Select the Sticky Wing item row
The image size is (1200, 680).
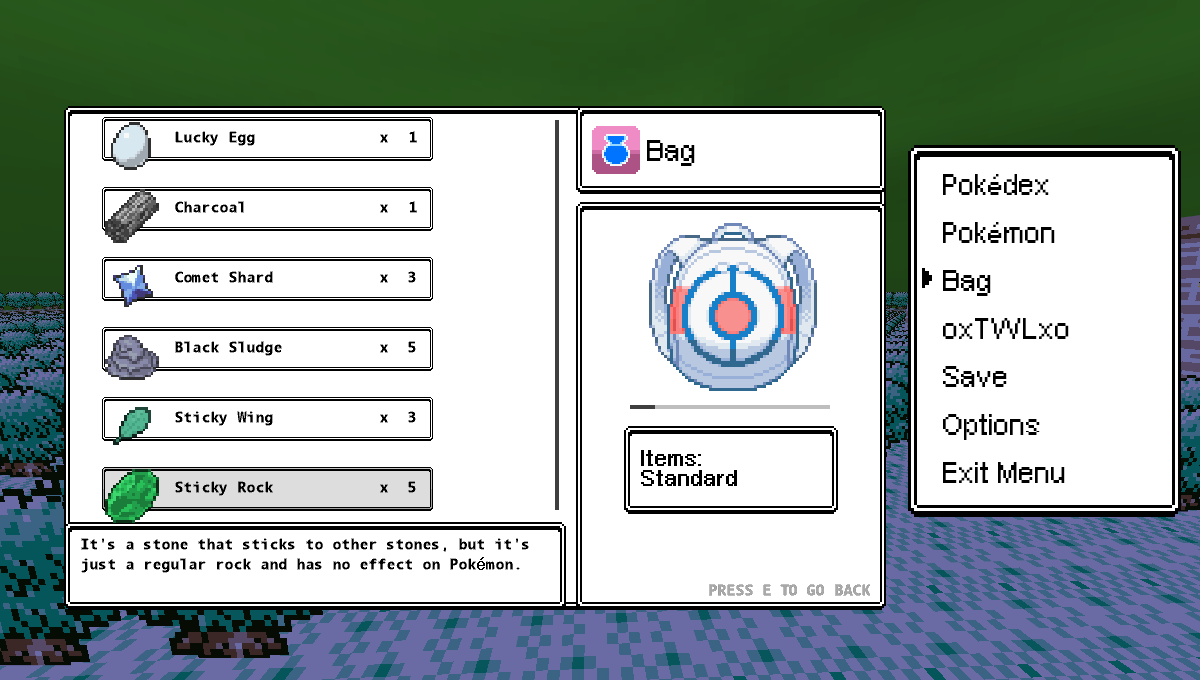(x=267, y=419)
